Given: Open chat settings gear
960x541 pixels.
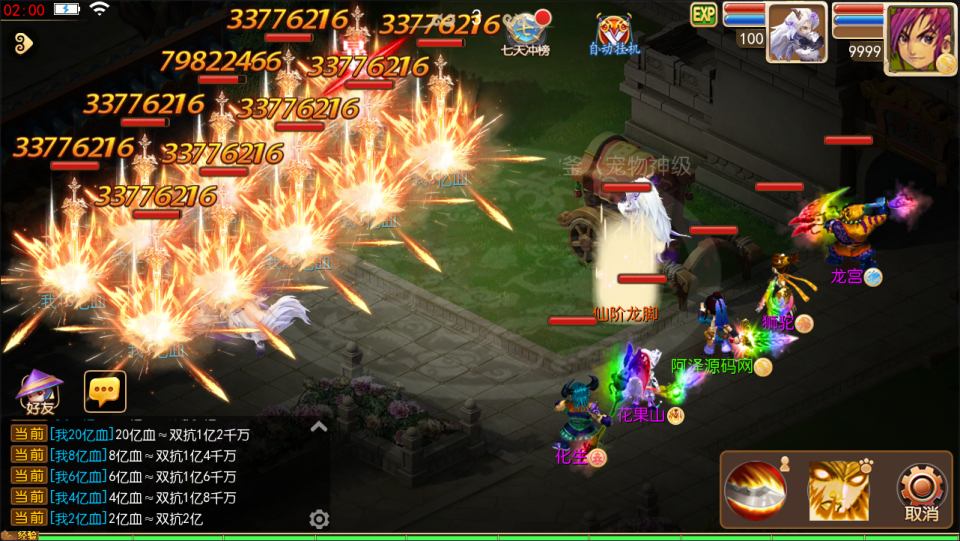Looking at the screenshot, I should point(319,518).
